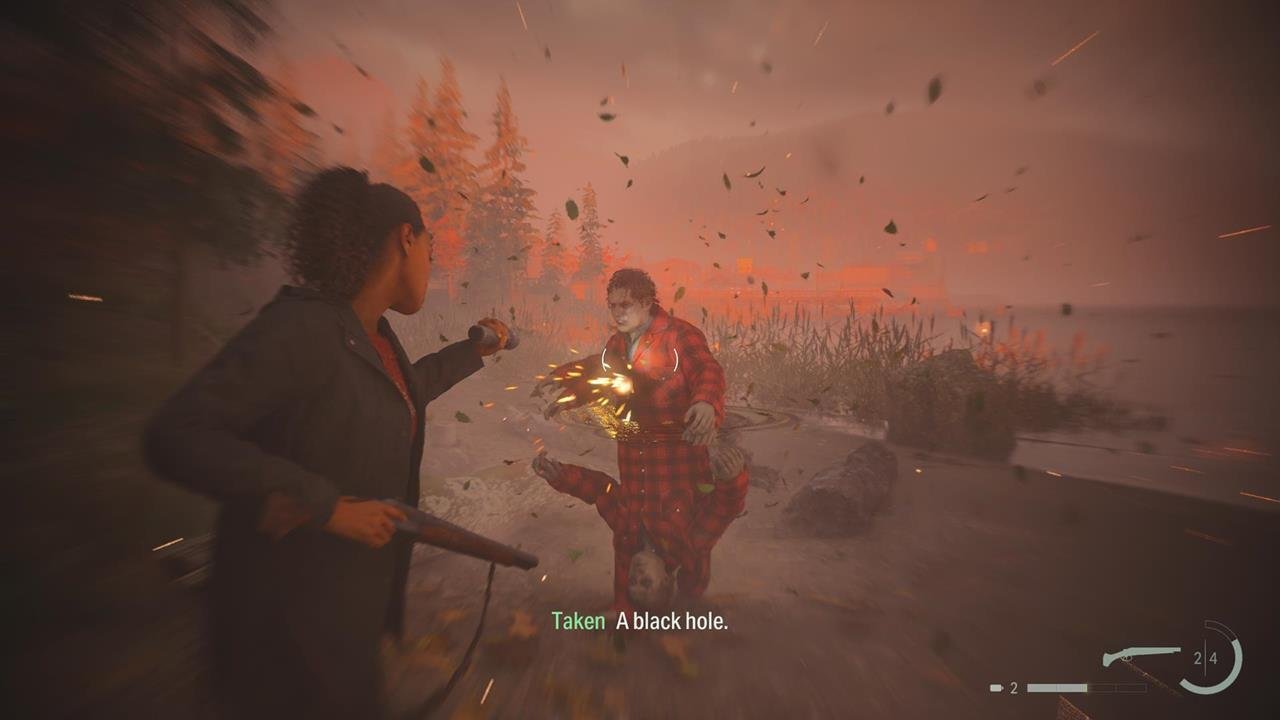The image size is (1280, 720).
Task: Toggle the first segment of the flashlight charge bar
Action: pos(1040,688)
